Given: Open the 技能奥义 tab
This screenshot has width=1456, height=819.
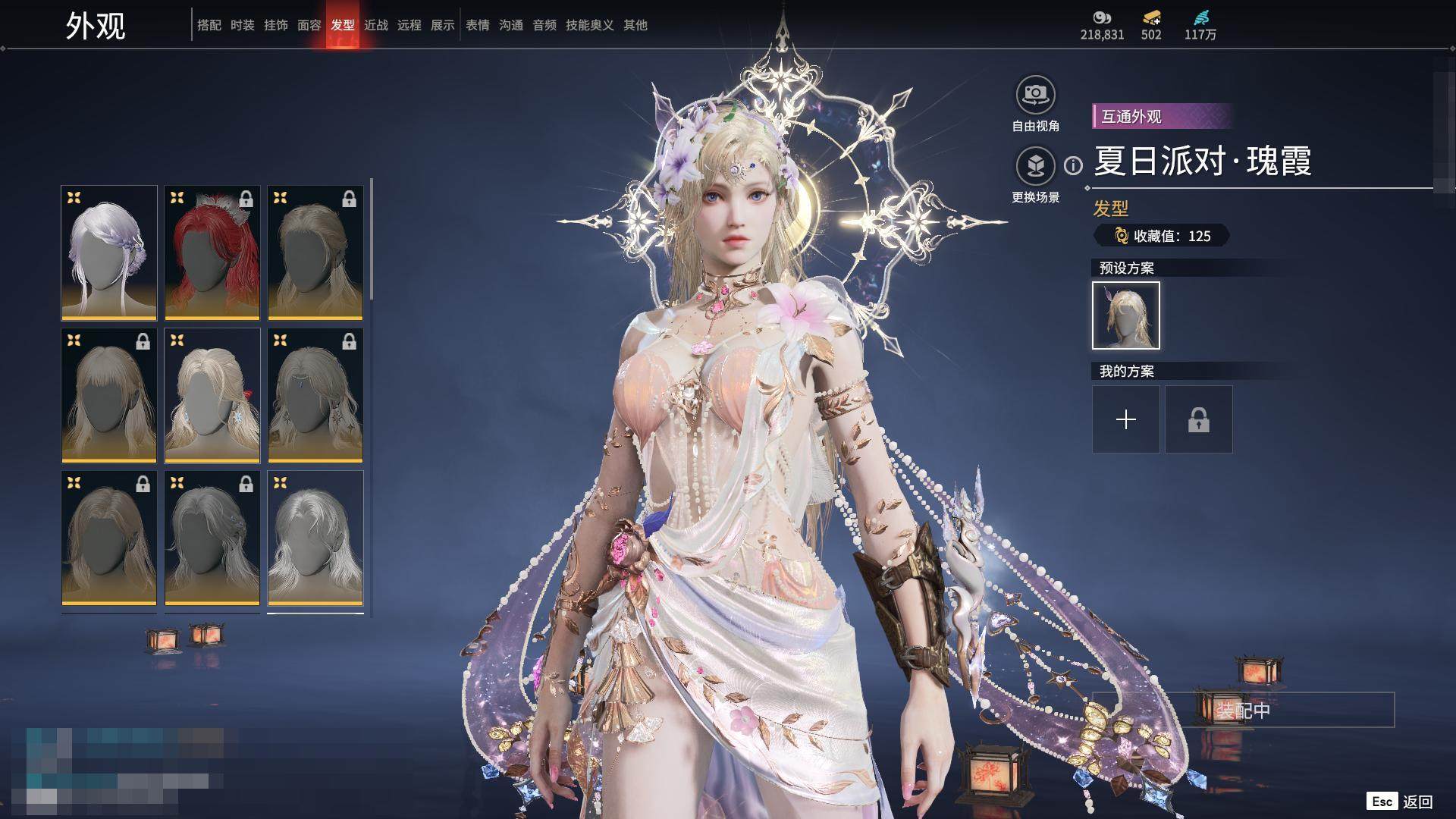Looking at the screenshot, I should 589,25.
